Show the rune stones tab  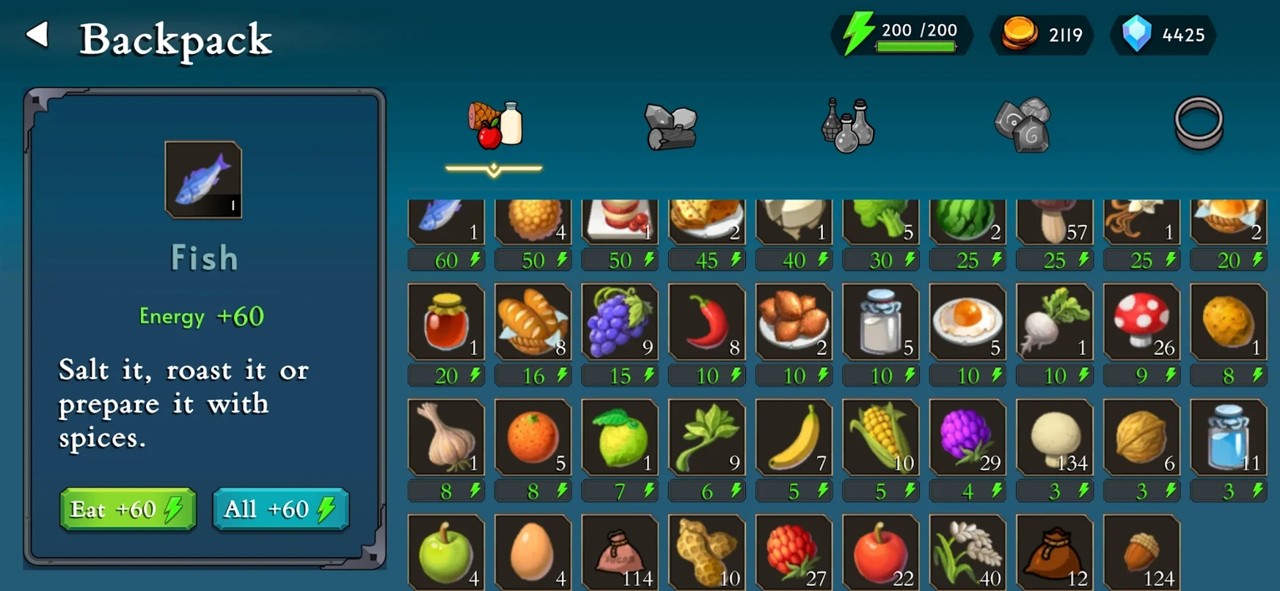coord(1022,125)
